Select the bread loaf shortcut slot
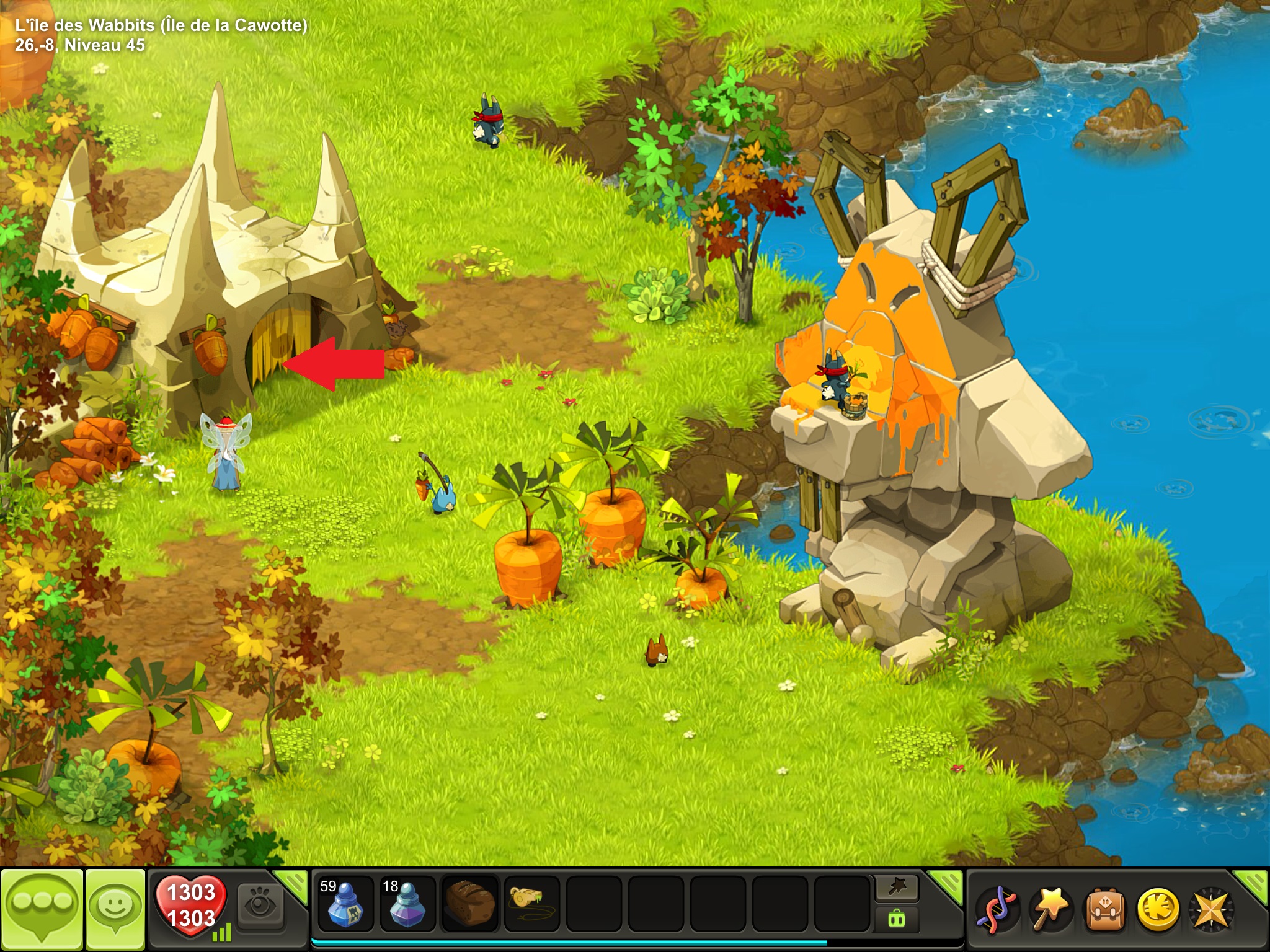 pyautogui.click(x=470, y=904)
